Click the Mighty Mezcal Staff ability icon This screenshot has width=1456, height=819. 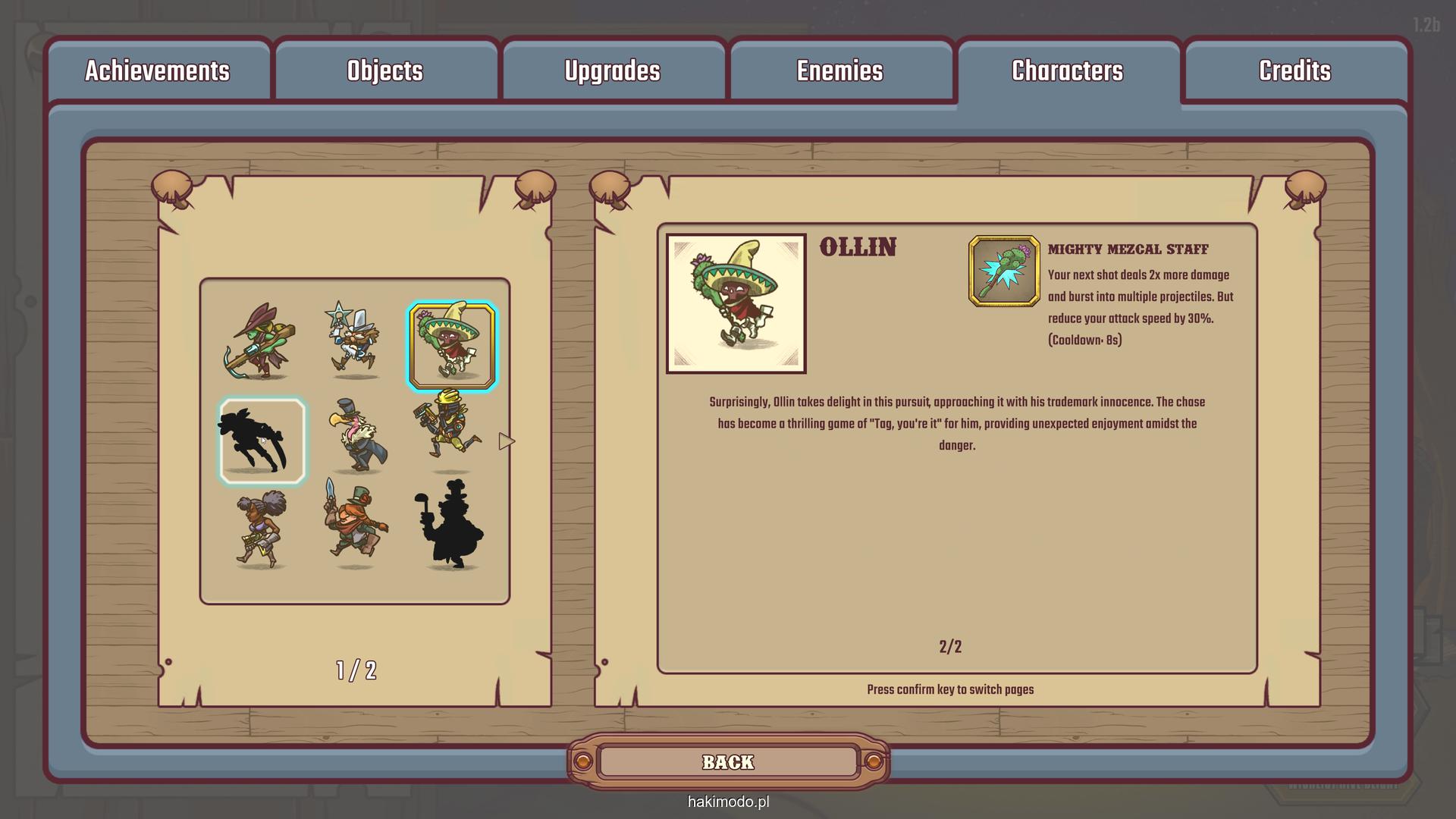1004,271
